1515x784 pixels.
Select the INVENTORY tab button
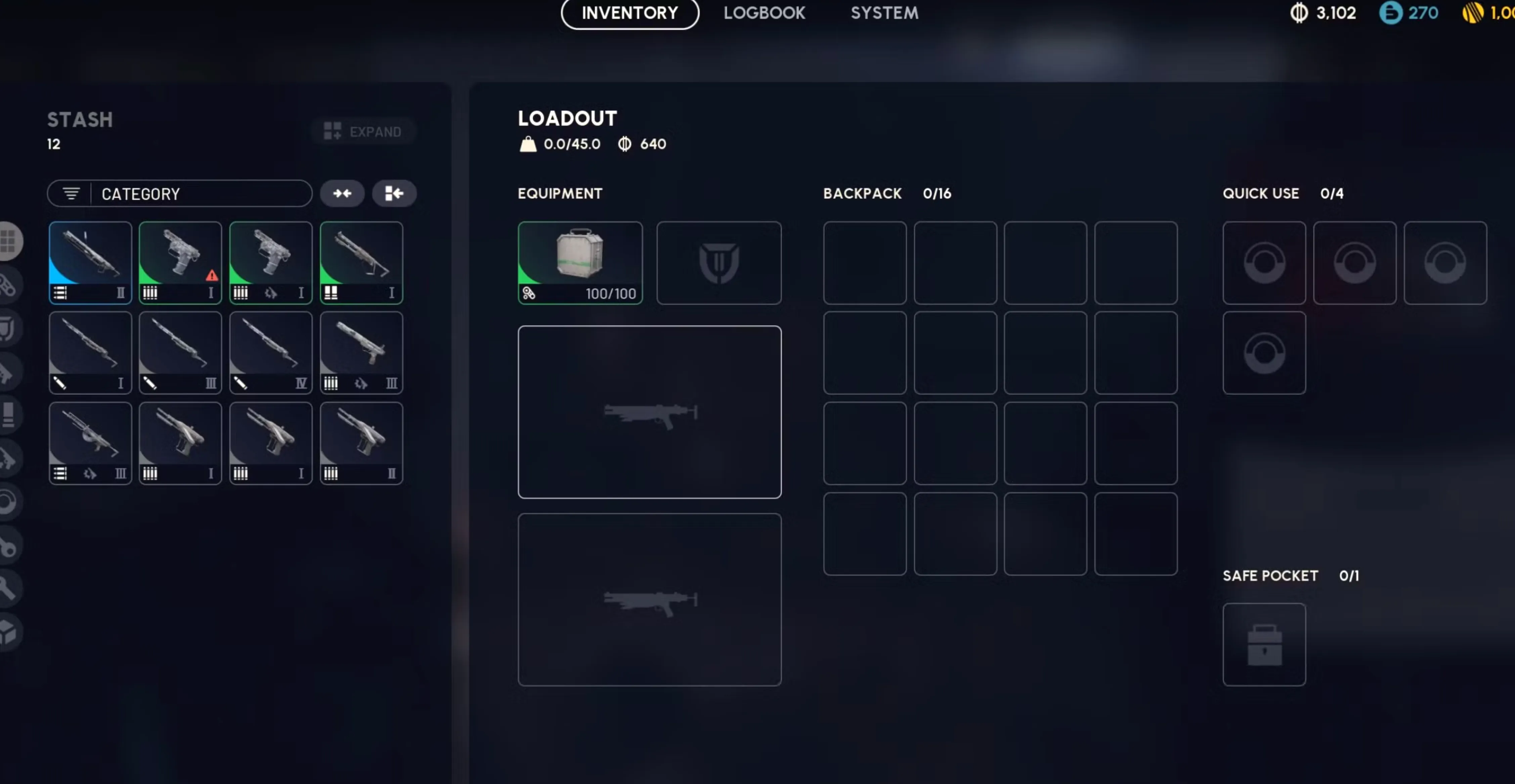point(629,13)
